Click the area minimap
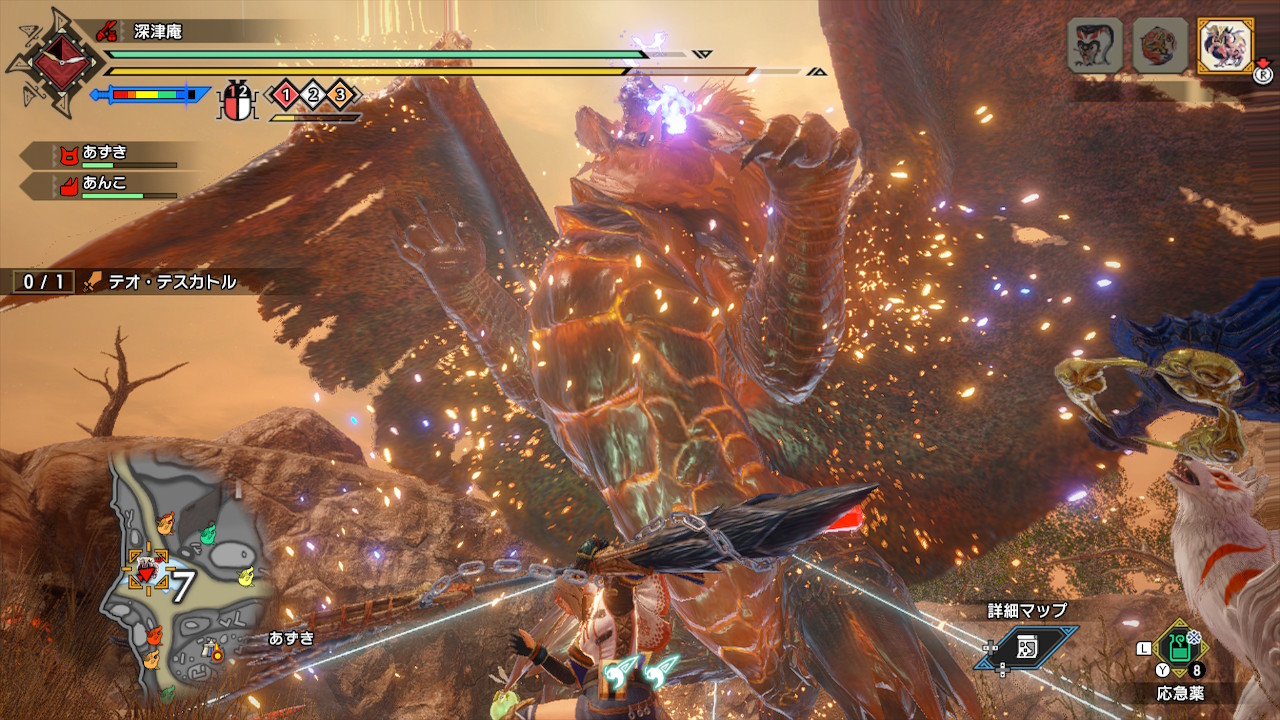 coord(188,576)
